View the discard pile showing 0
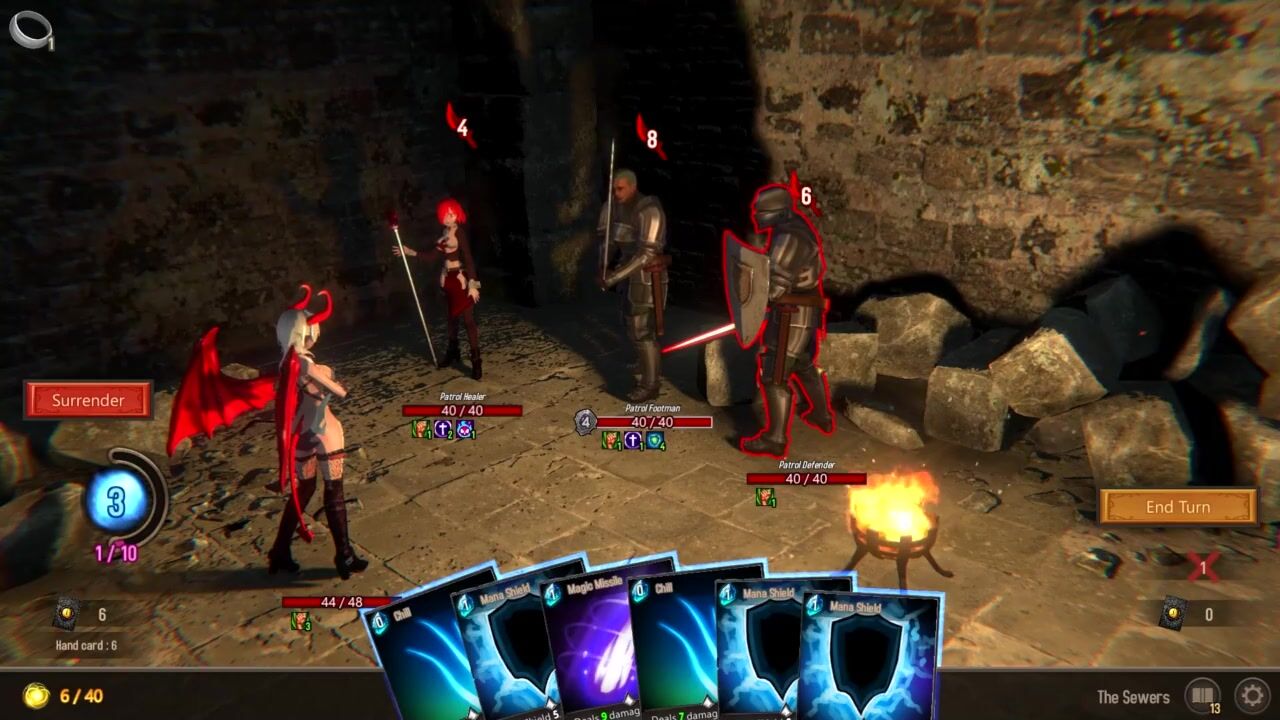 1174,614
